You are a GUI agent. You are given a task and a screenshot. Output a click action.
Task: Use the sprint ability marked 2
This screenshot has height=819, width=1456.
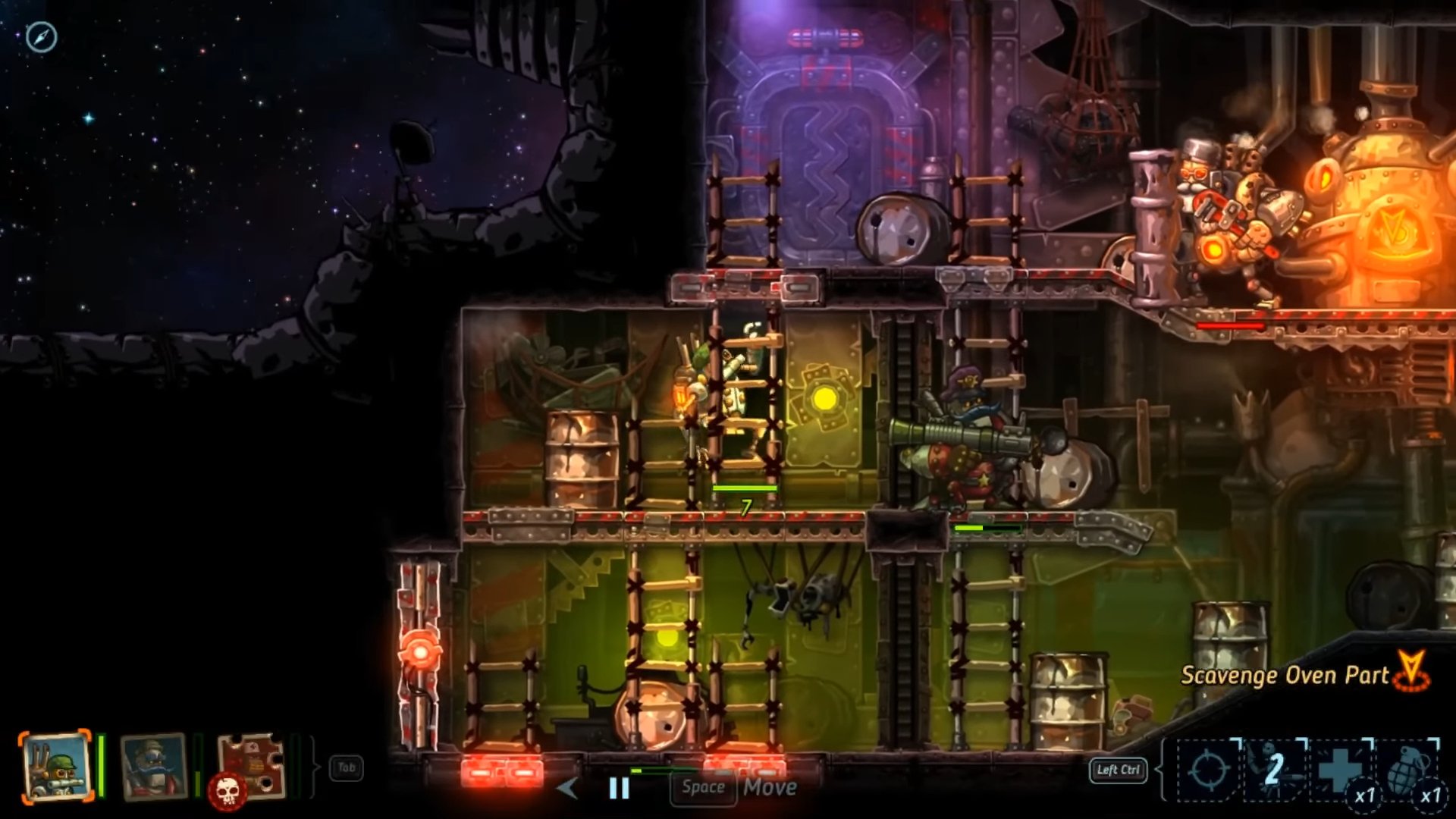pyautogui.click(x=1275, y=770)
